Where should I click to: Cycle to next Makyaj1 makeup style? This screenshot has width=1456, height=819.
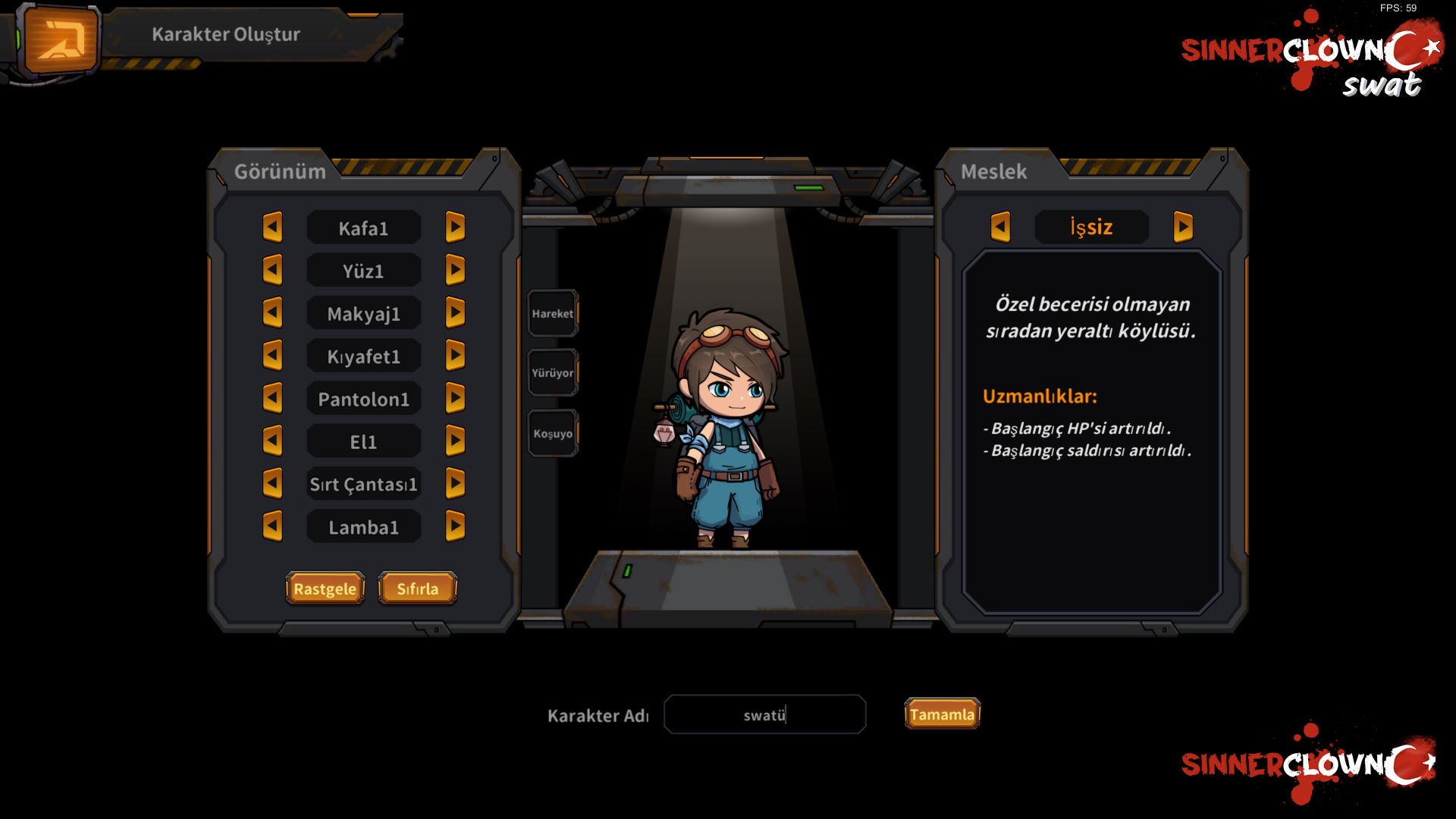coord(455,313)
